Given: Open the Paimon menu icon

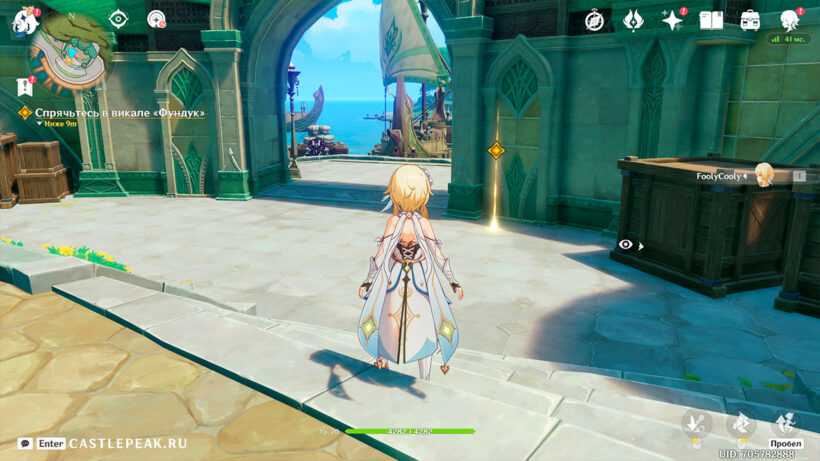Looking at the screenshot, I should coord(24,21).
